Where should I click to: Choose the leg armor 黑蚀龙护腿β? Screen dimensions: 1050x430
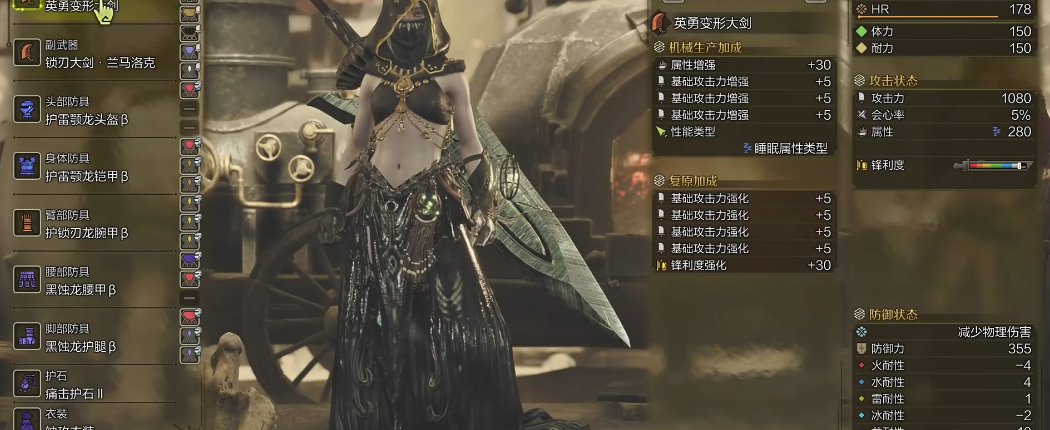coord(90,338)
